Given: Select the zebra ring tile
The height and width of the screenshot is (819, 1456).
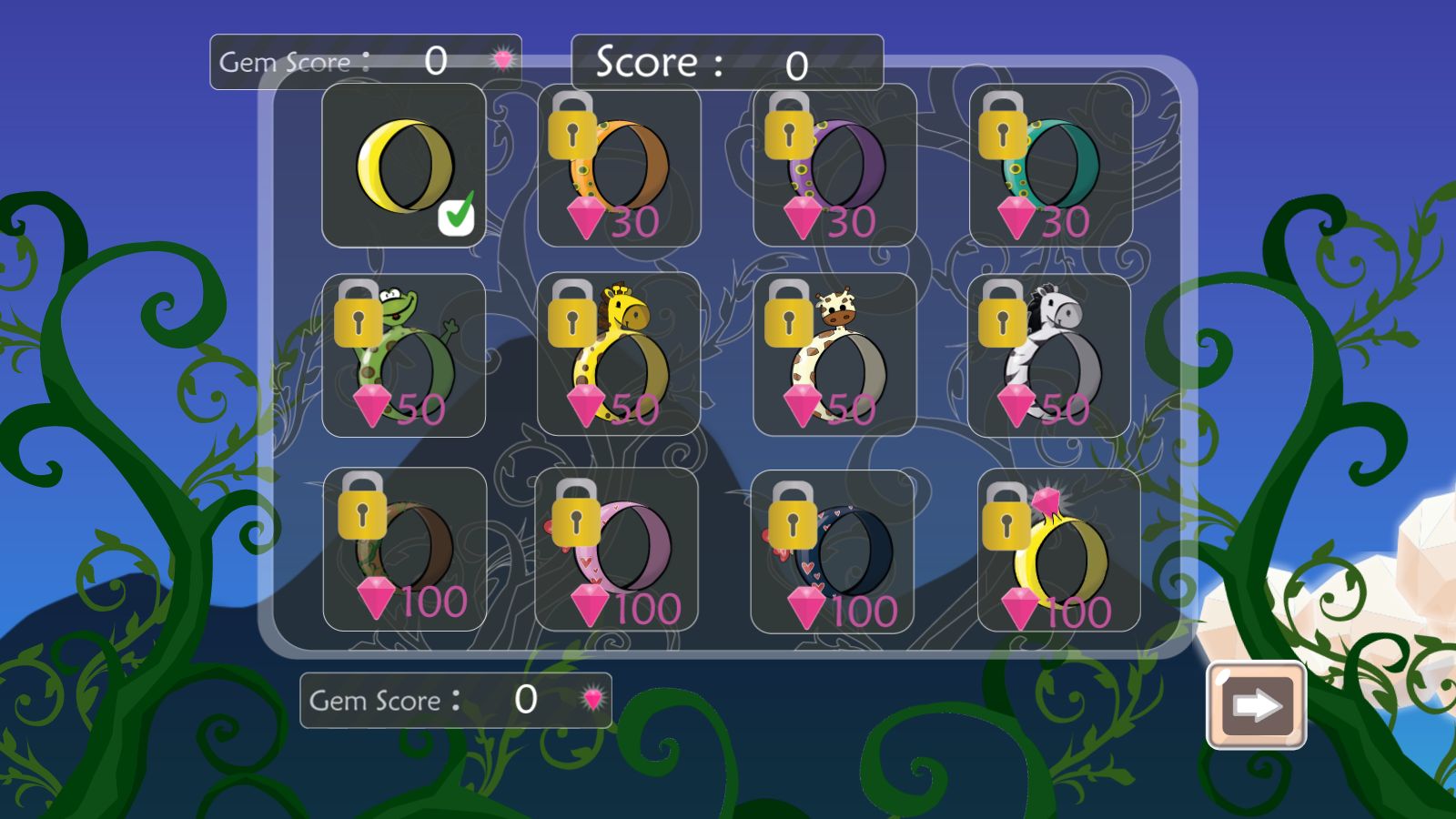Looking at the screenshot, I should tap(1049, 355).
